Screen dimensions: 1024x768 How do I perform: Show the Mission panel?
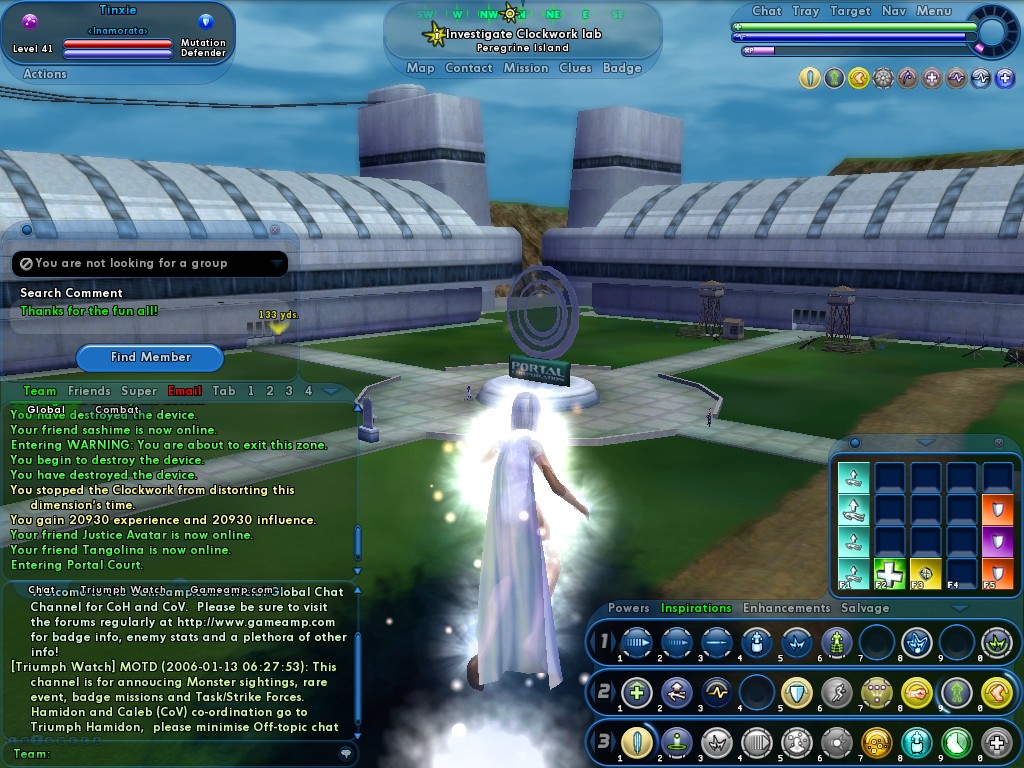pyautogui.click(x=526, y=68)
